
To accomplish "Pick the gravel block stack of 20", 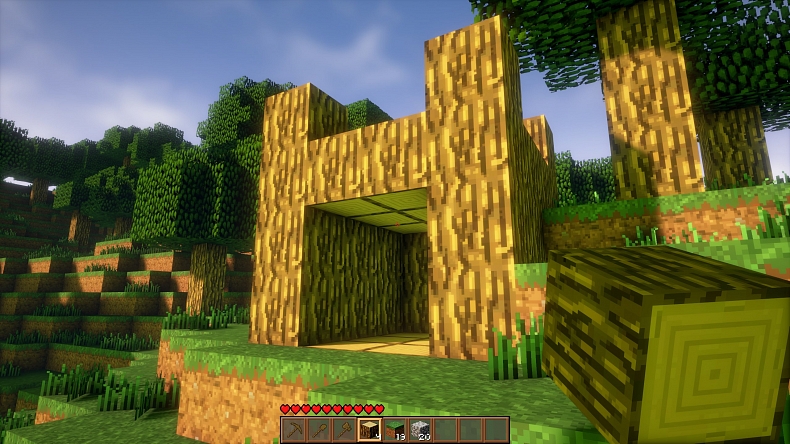I will point(421,429).
